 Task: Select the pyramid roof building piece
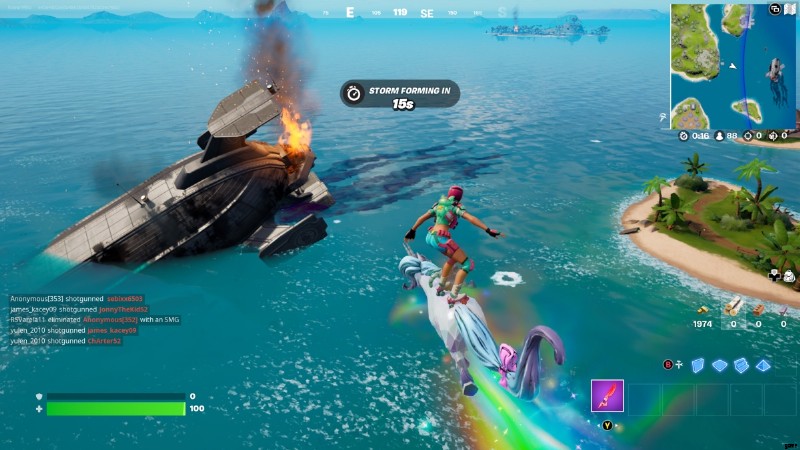[x=763, y=365]
